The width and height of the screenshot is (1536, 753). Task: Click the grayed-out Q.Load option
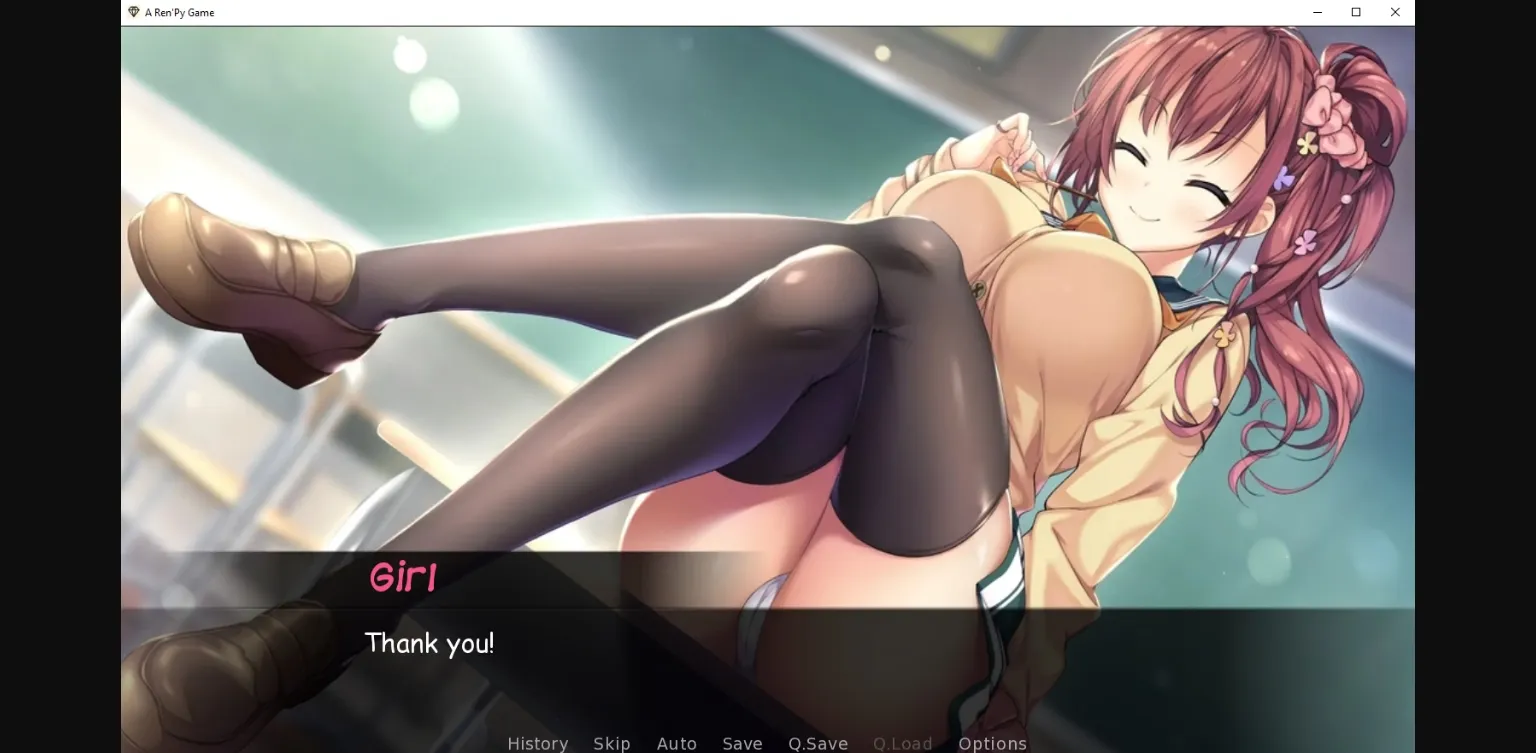pyautogui.click(x=901, y=744)
